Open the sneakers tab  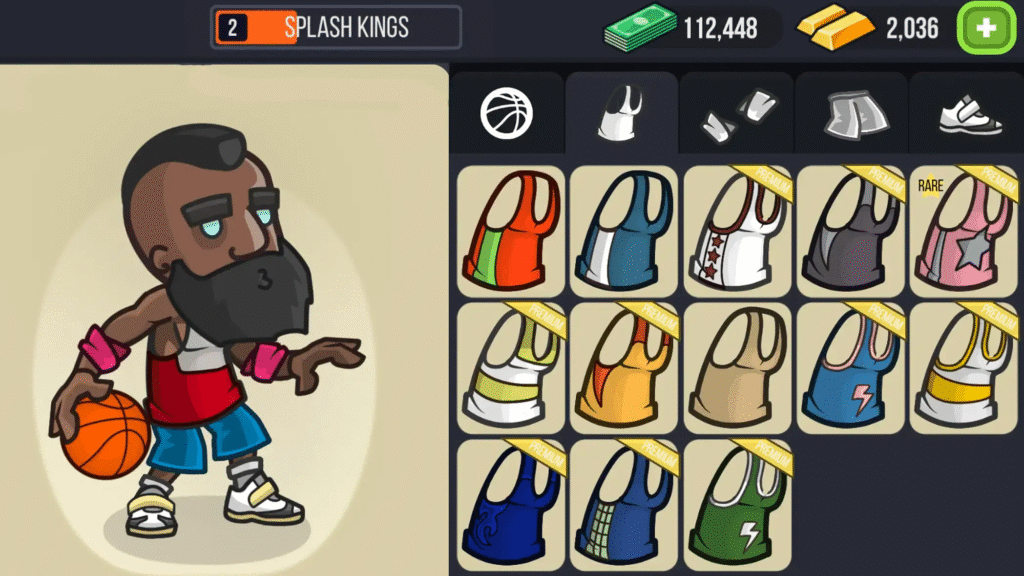[x=967, y=113]
